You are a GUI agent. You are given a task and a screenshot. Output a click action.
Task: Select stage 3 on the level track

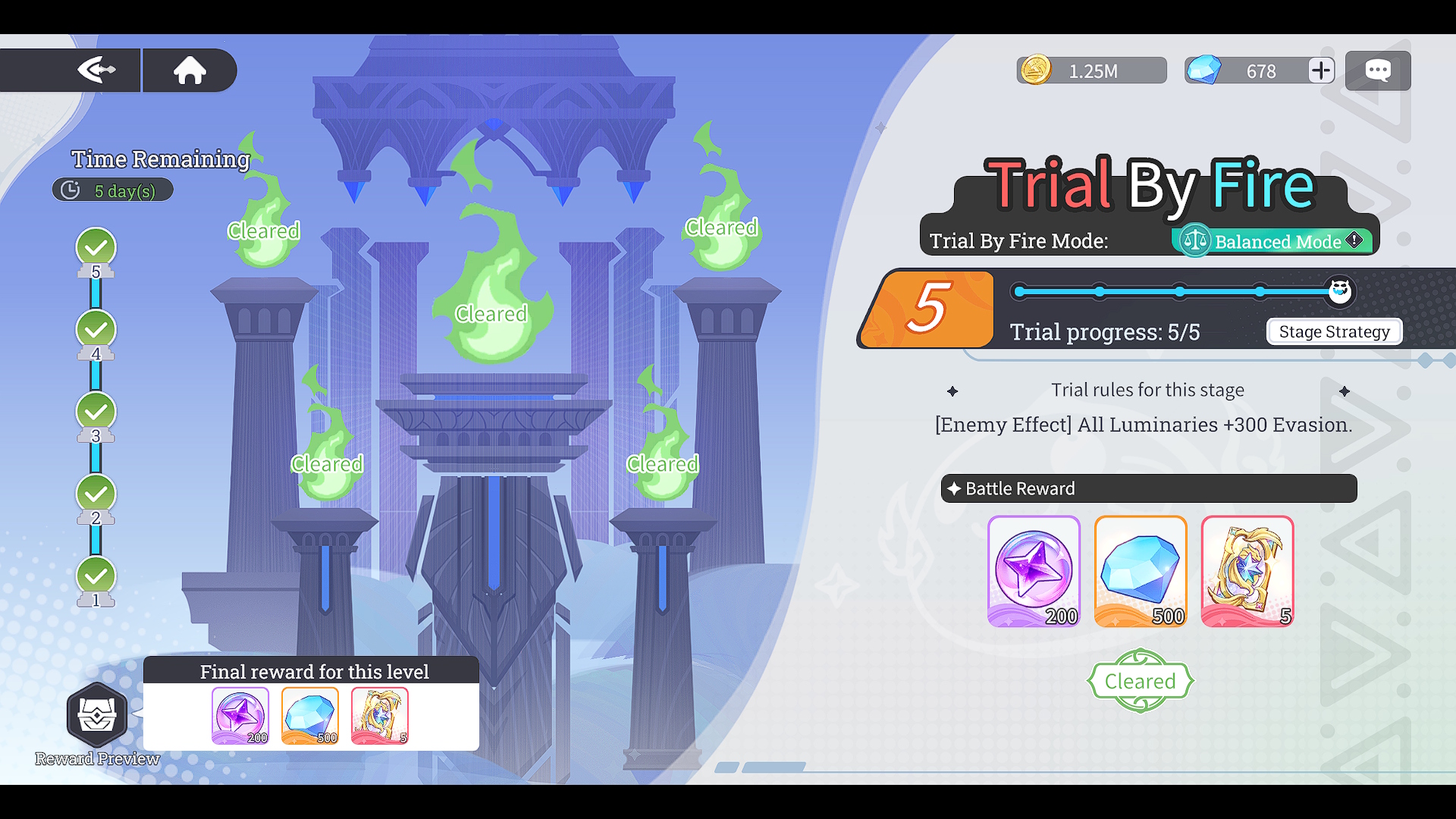(96, 412)
